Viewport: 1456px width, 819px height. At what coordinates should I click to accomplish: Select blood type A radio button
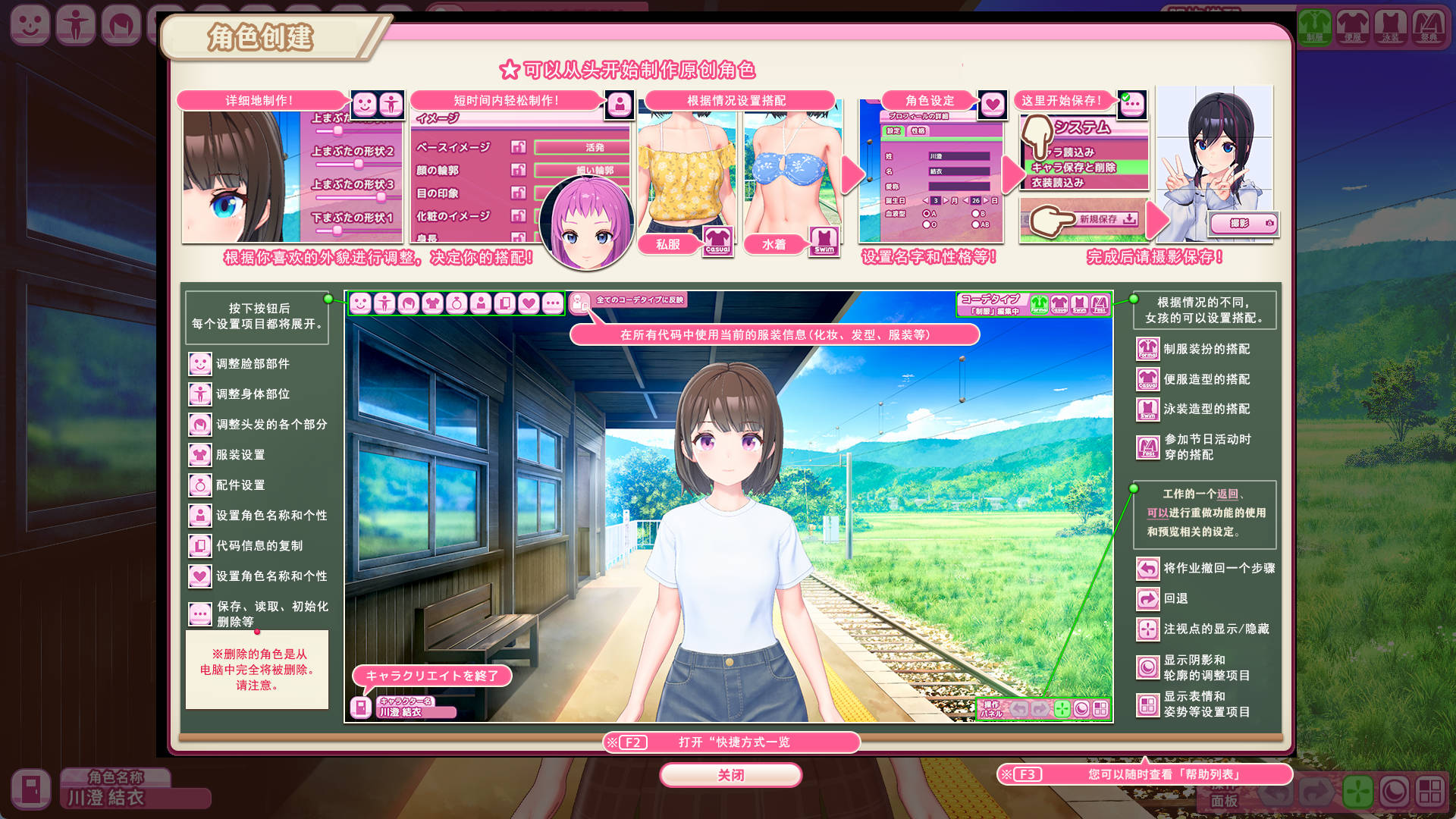[x=926, y=213]
